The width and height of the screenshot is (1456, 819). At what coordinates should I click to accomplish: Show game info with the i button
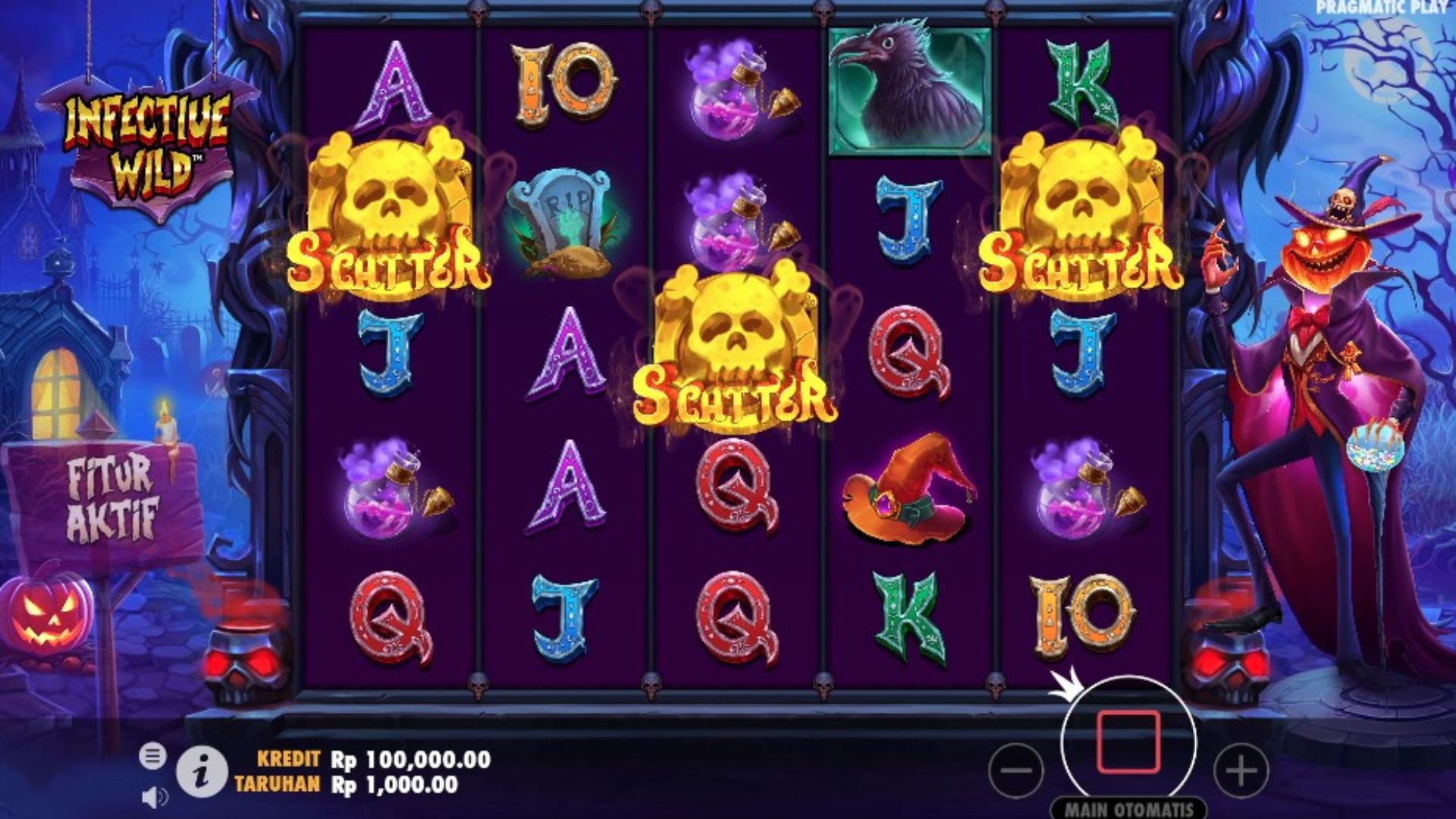(202, 772)
